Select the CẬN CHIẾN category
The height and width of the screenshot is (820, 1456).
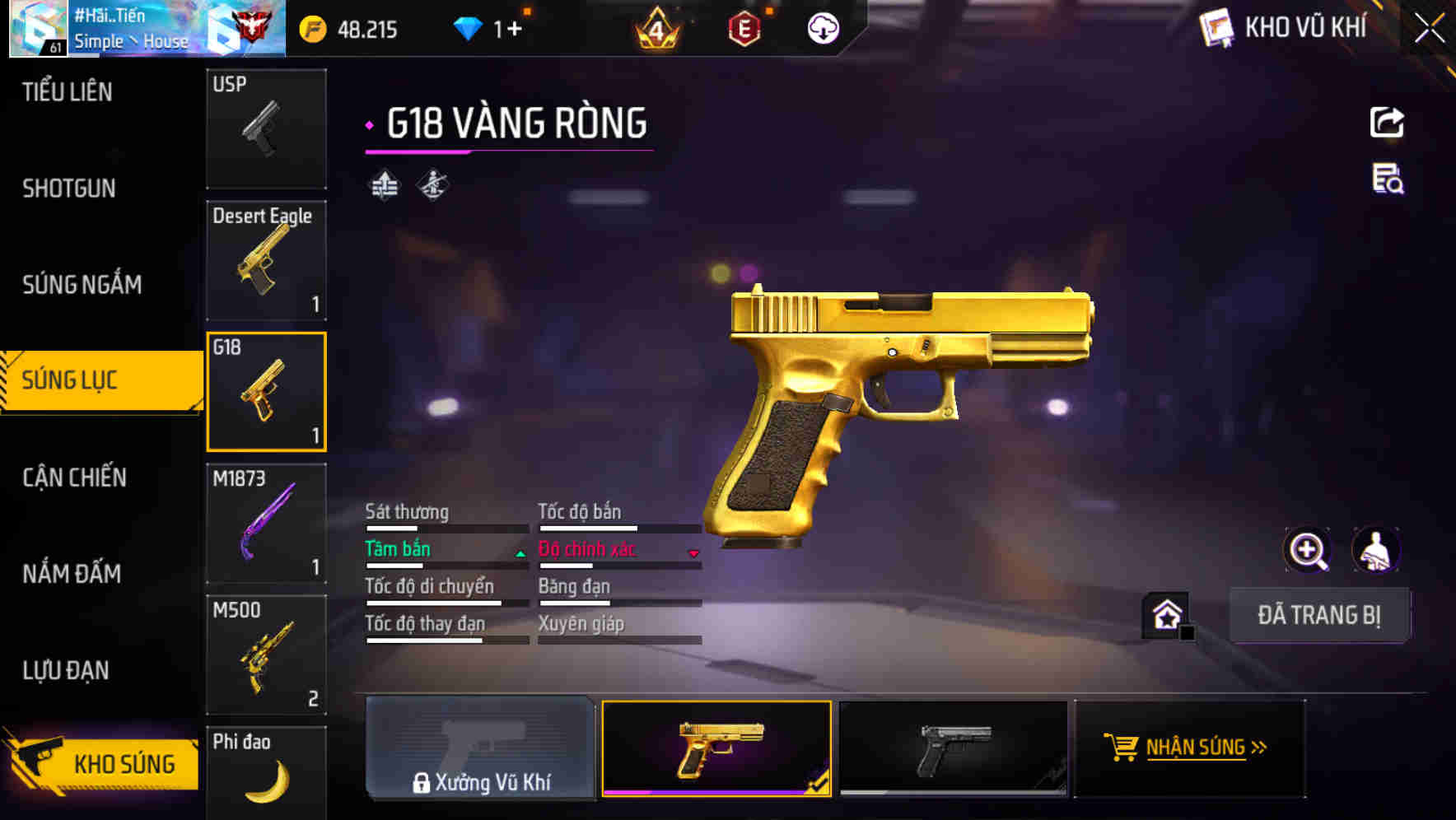click(x=73, y=478)
